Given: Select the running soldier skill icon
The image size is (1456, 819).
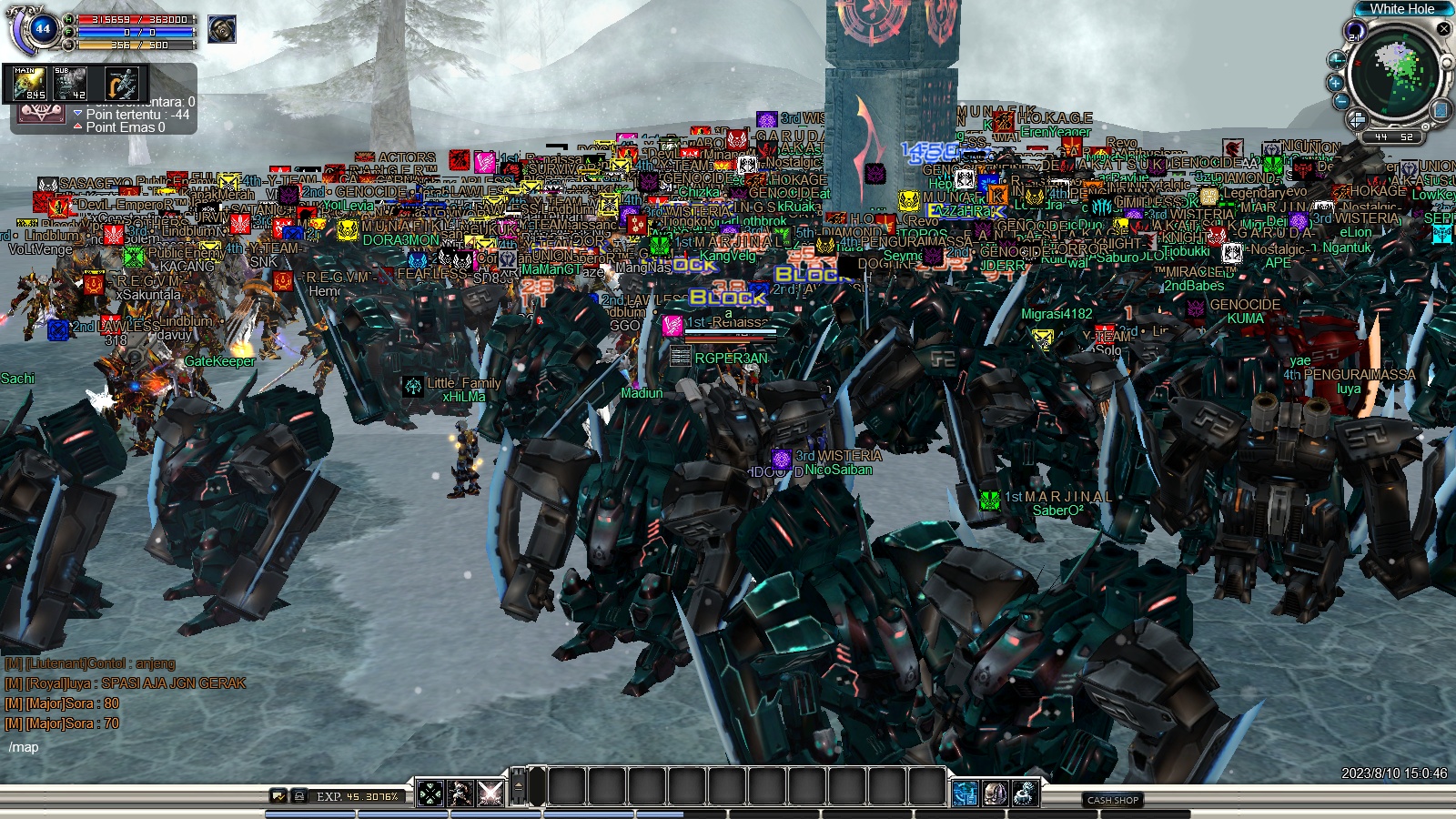Looking at the screenshot, I should [460, 794].
